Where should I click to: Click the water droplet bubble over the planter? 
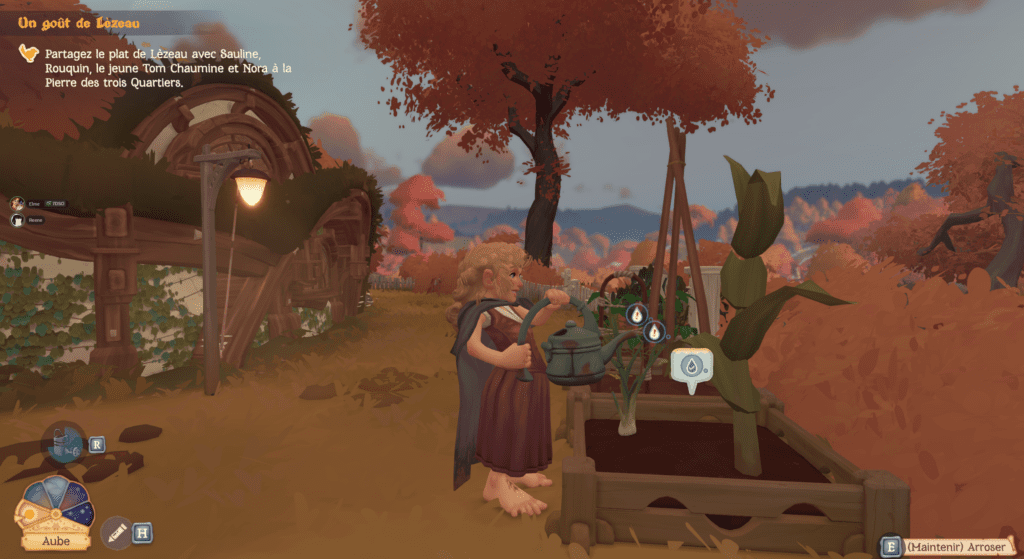(x=690, y=367)
